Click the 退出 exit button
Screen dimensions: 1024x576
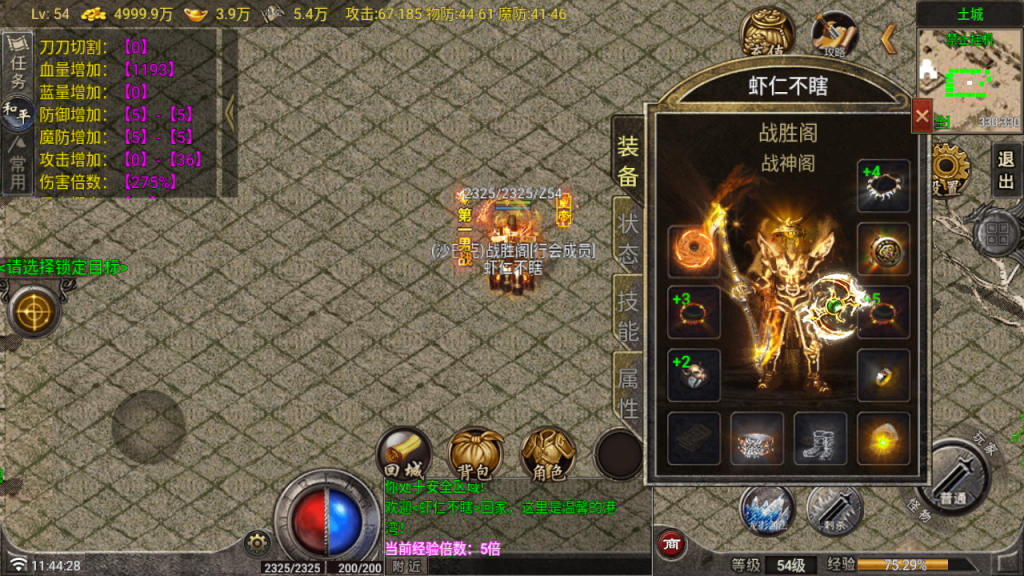coord(1005,170)
